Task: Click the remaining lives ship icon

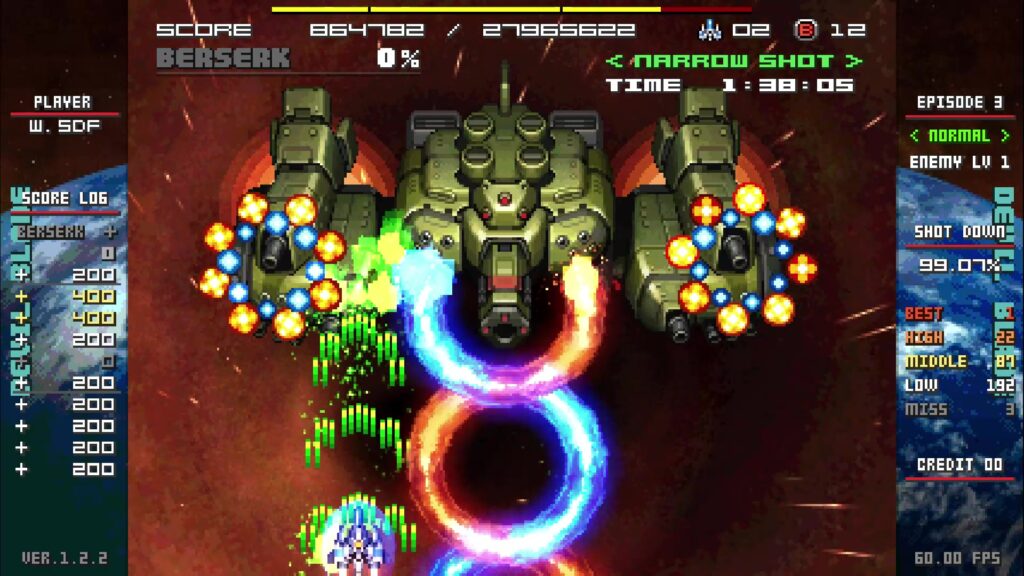Action: pyautogui.click(x=710, y=30)
